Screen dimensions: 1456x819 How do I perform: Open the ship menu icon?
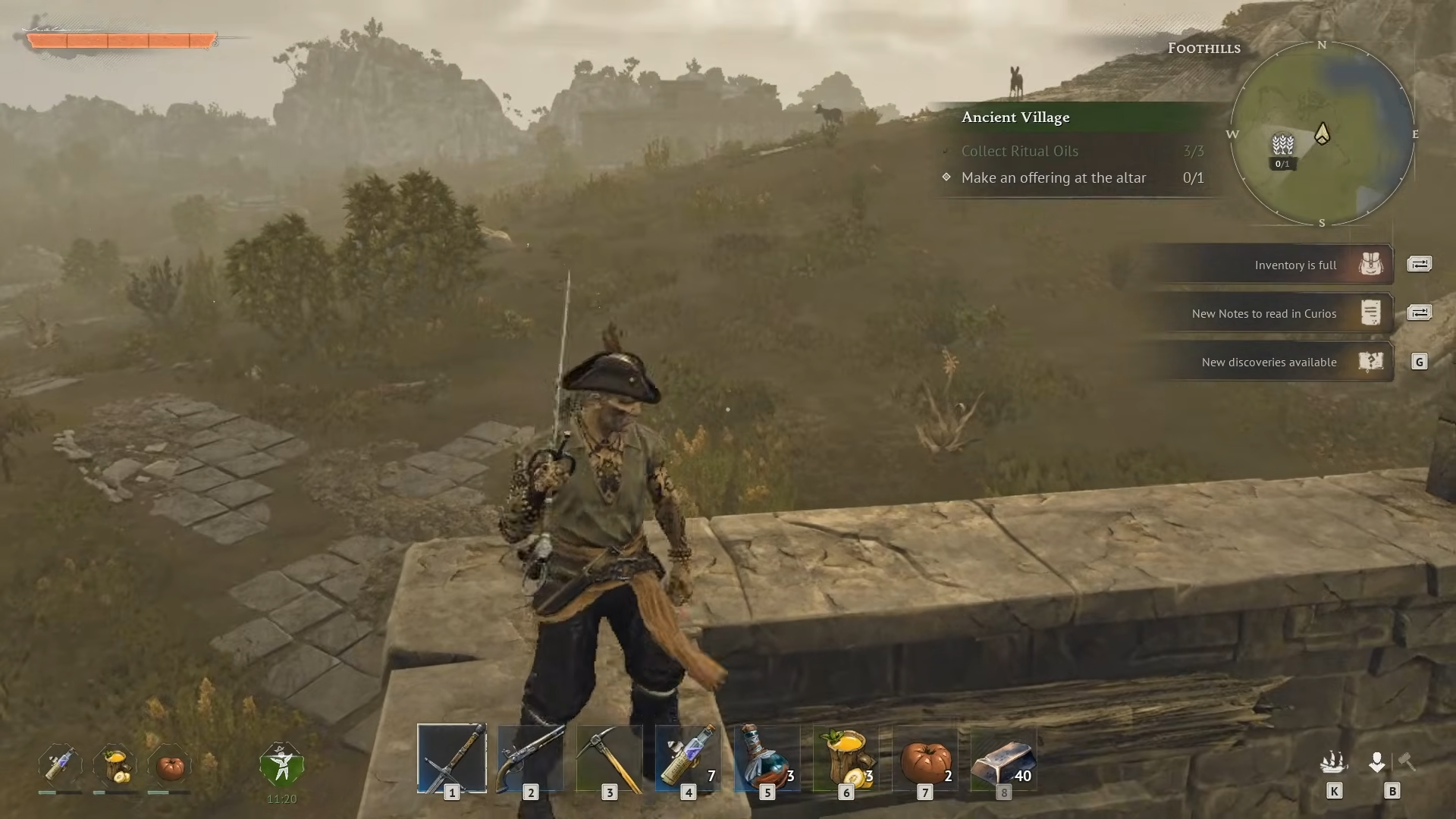[1333, 761]
